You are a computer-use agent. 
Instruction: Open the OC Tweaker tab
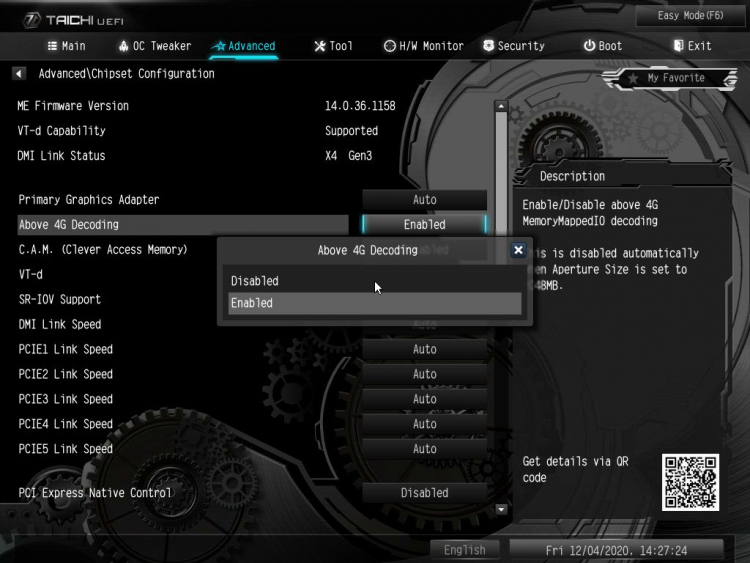pos(155,46)
